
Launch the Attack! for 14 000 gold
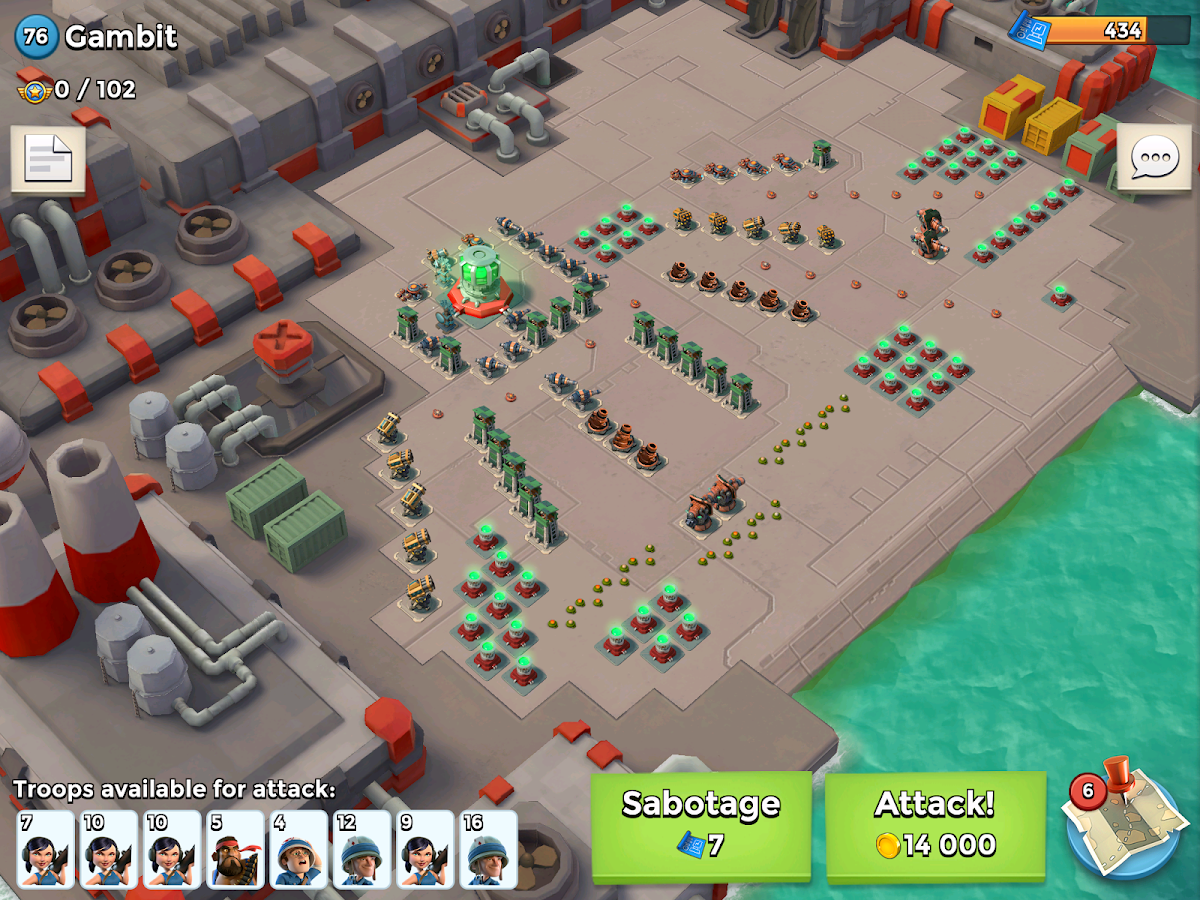[935, 826]
